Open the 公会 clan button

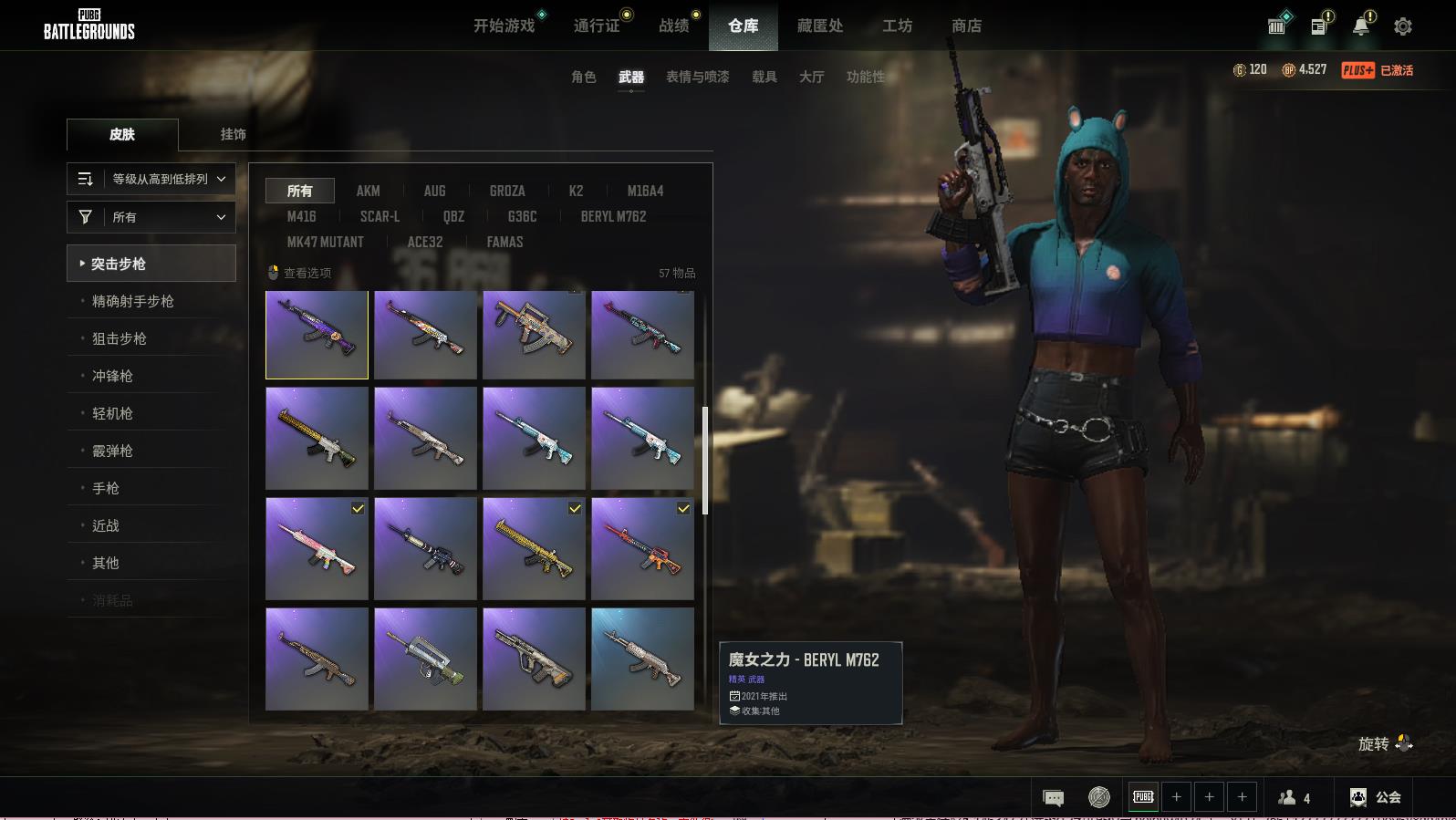(1376, 797)
